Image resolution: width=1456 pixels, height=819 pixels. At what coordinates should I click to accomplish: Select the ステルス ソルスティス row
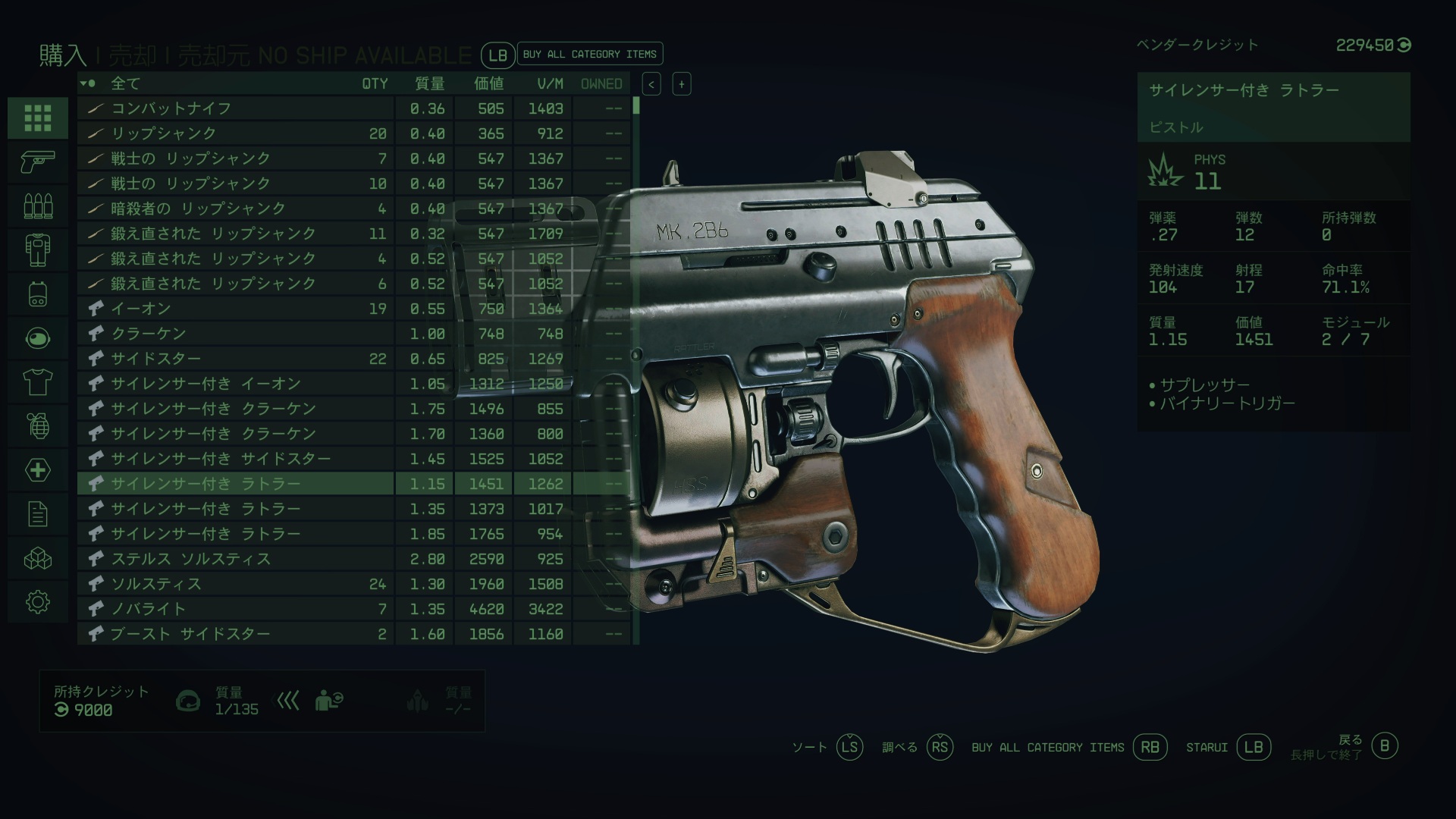click(x=235, y=559)
